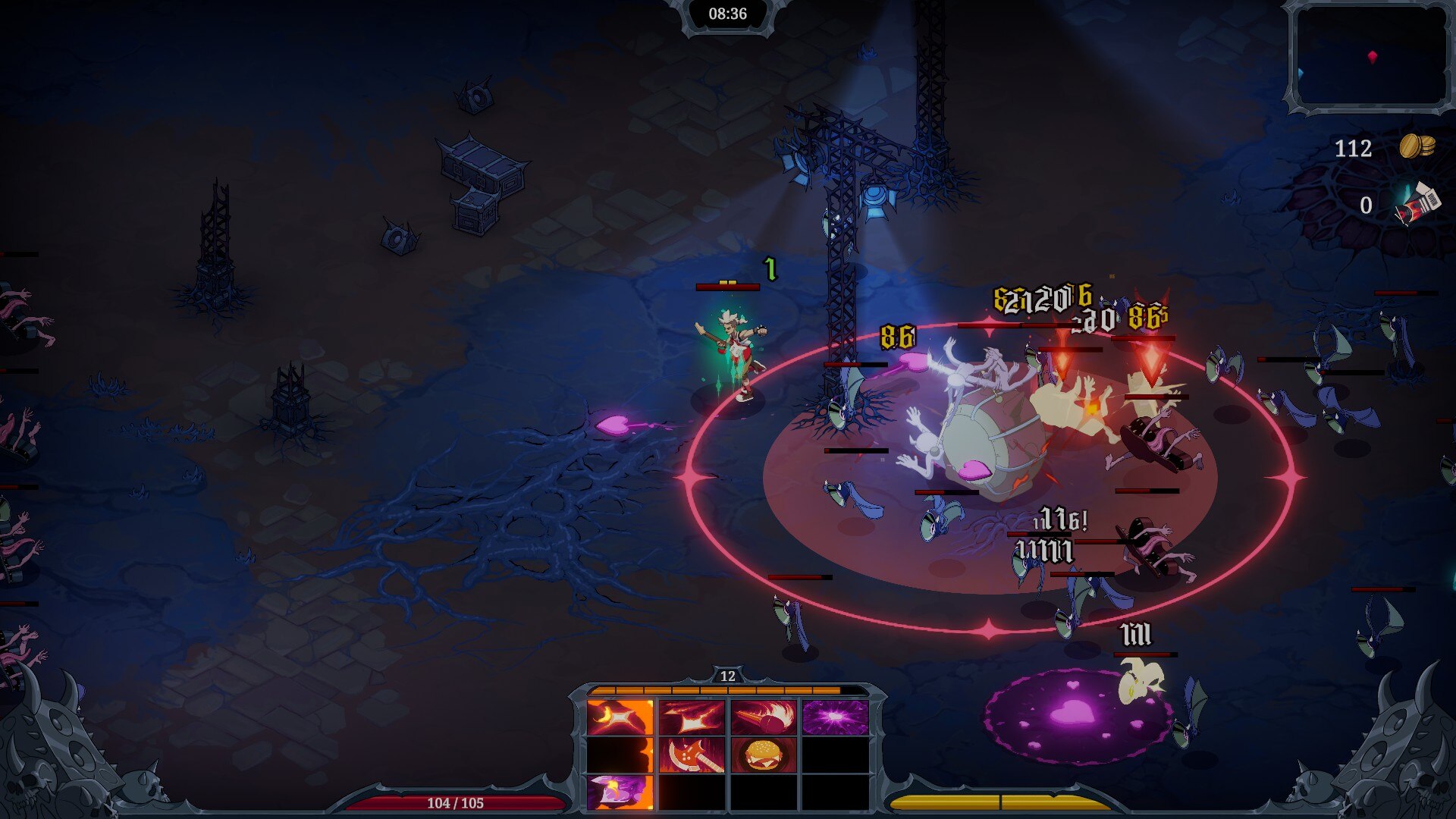Click the ticket currency icon
Screen dimensions: 1456x819
pyautogui.click(x=1417, y=205)
